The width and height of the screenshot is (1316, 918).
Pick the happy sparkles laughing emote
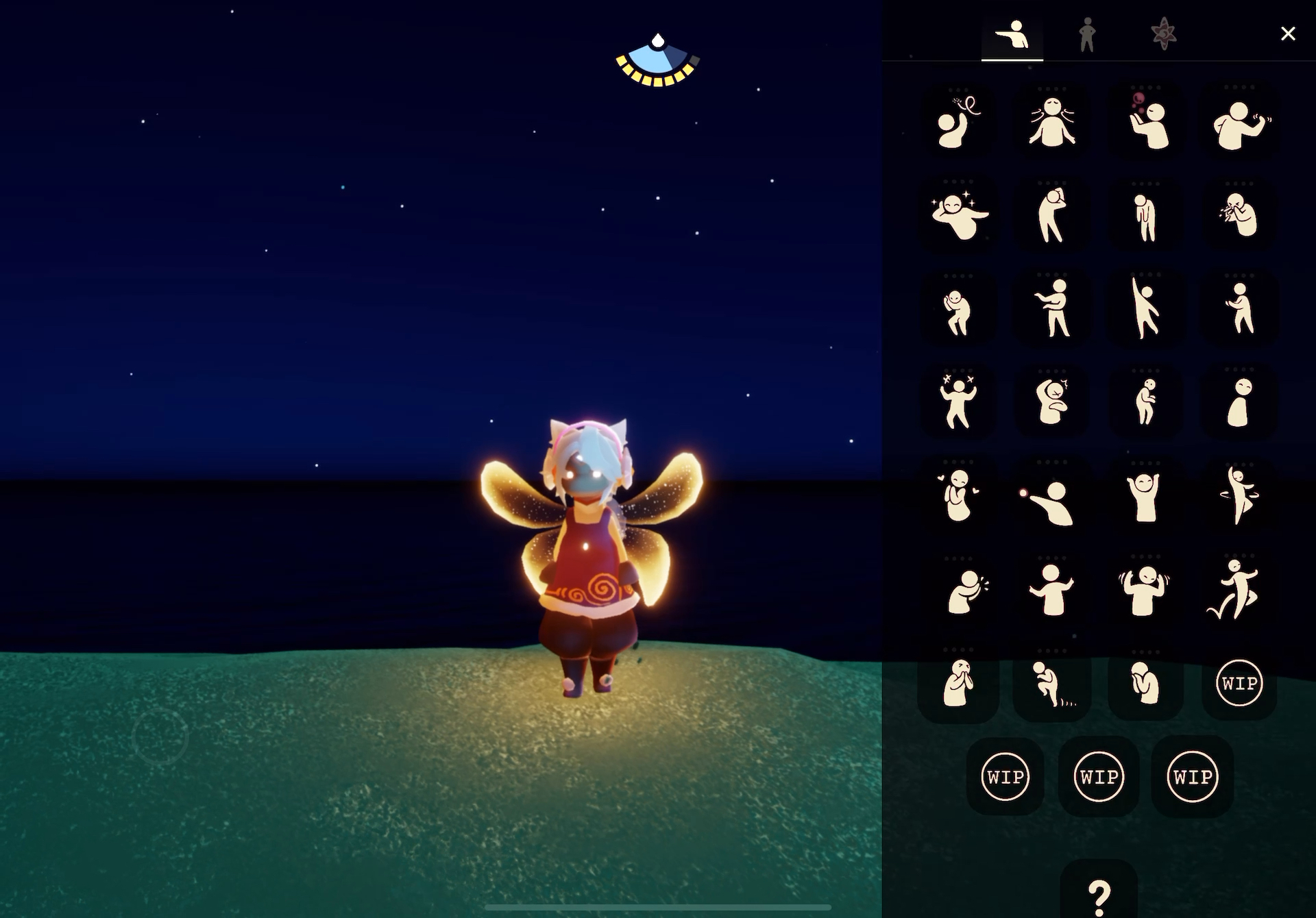tap(958, 215)
